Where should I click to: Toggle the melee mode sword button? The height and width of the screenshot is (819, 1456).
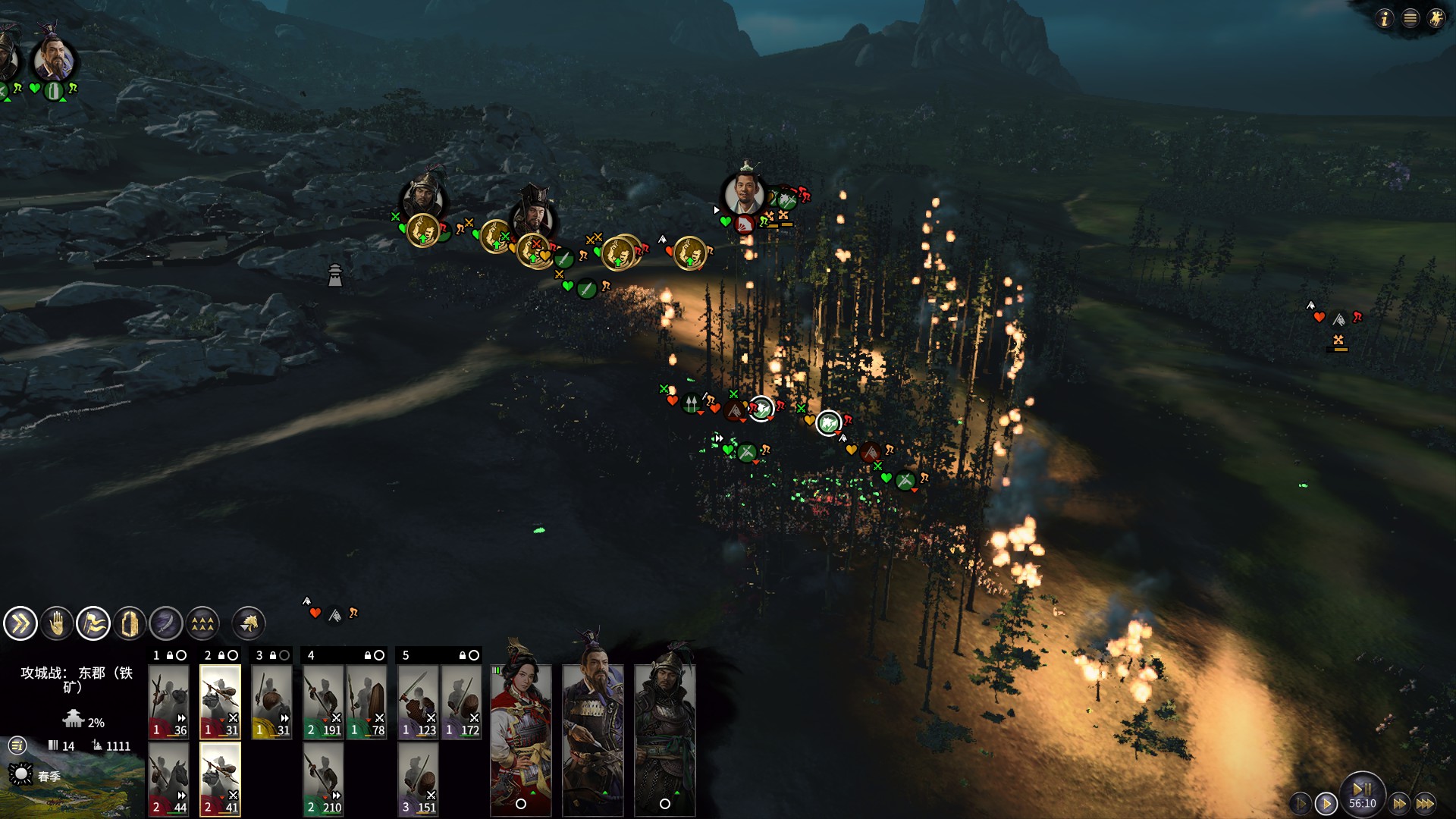click(x=166, y=624)
